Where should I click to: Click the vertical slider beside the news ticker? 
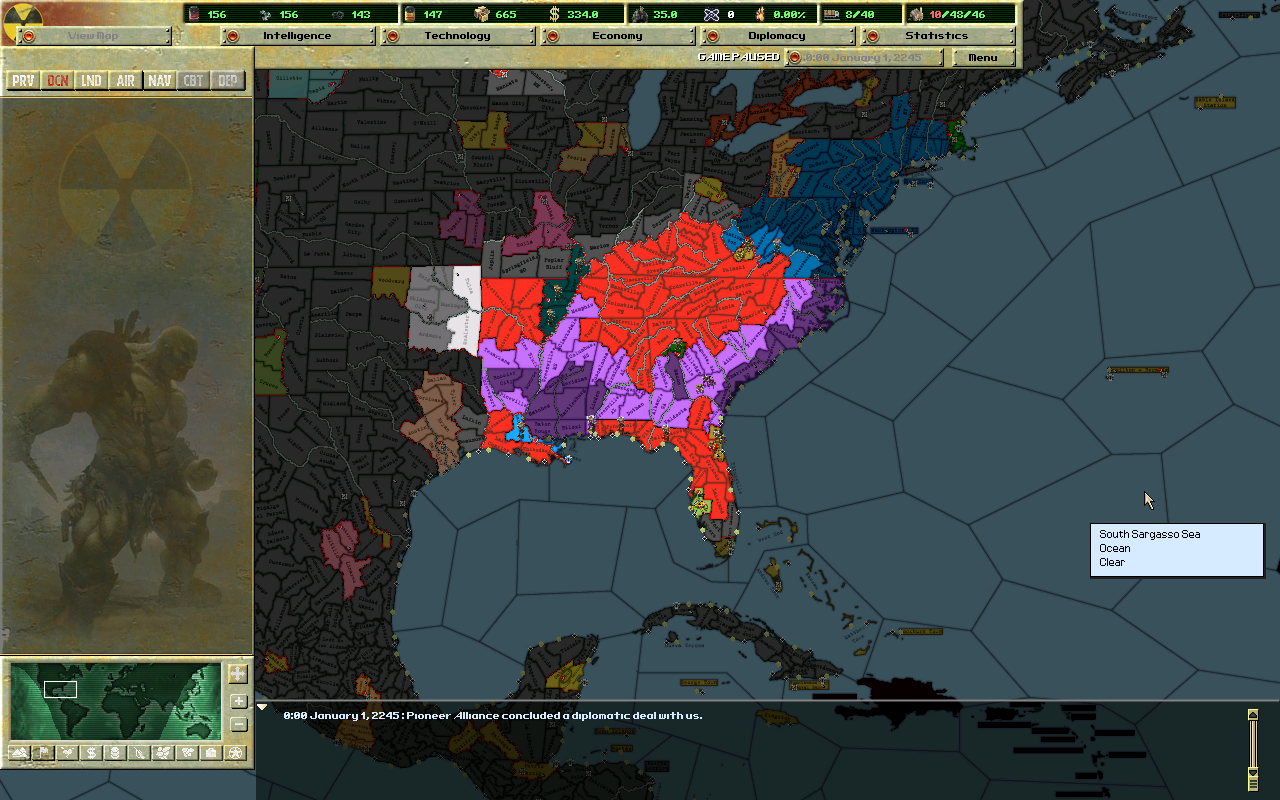click(x=1251, y=745)
